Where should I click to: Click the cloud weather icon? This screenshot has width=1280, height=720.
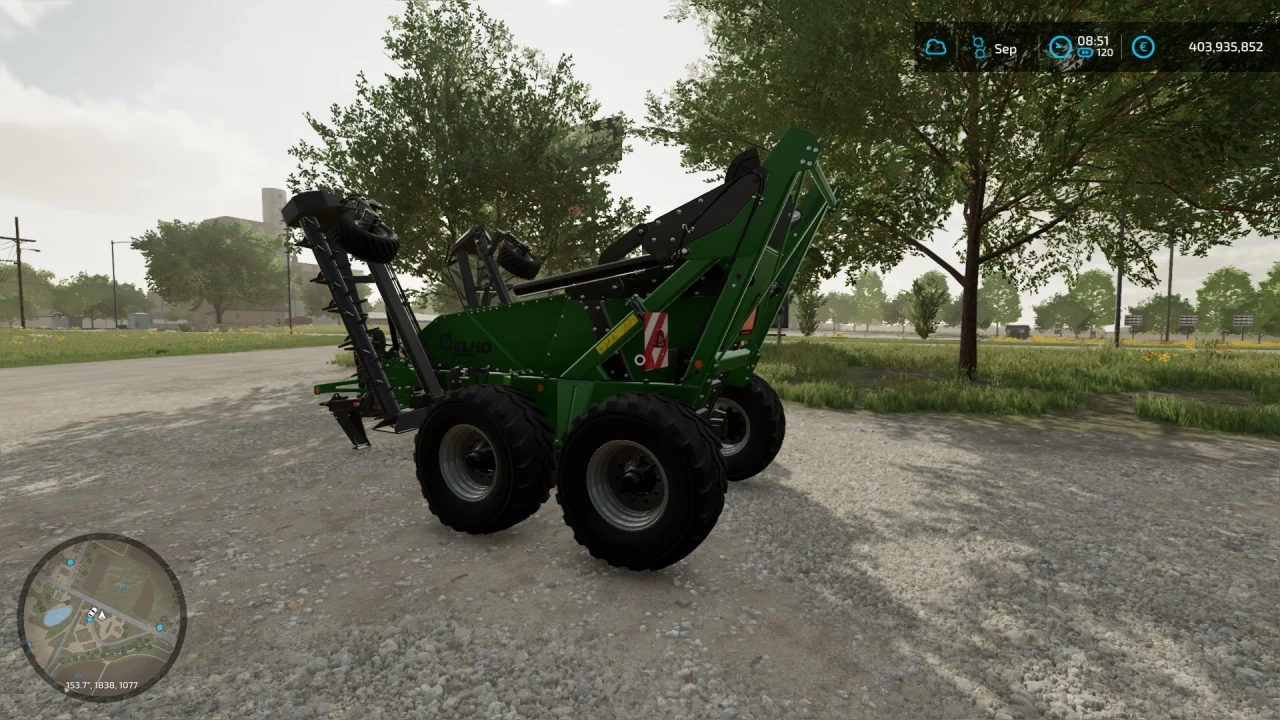[936, 47]
